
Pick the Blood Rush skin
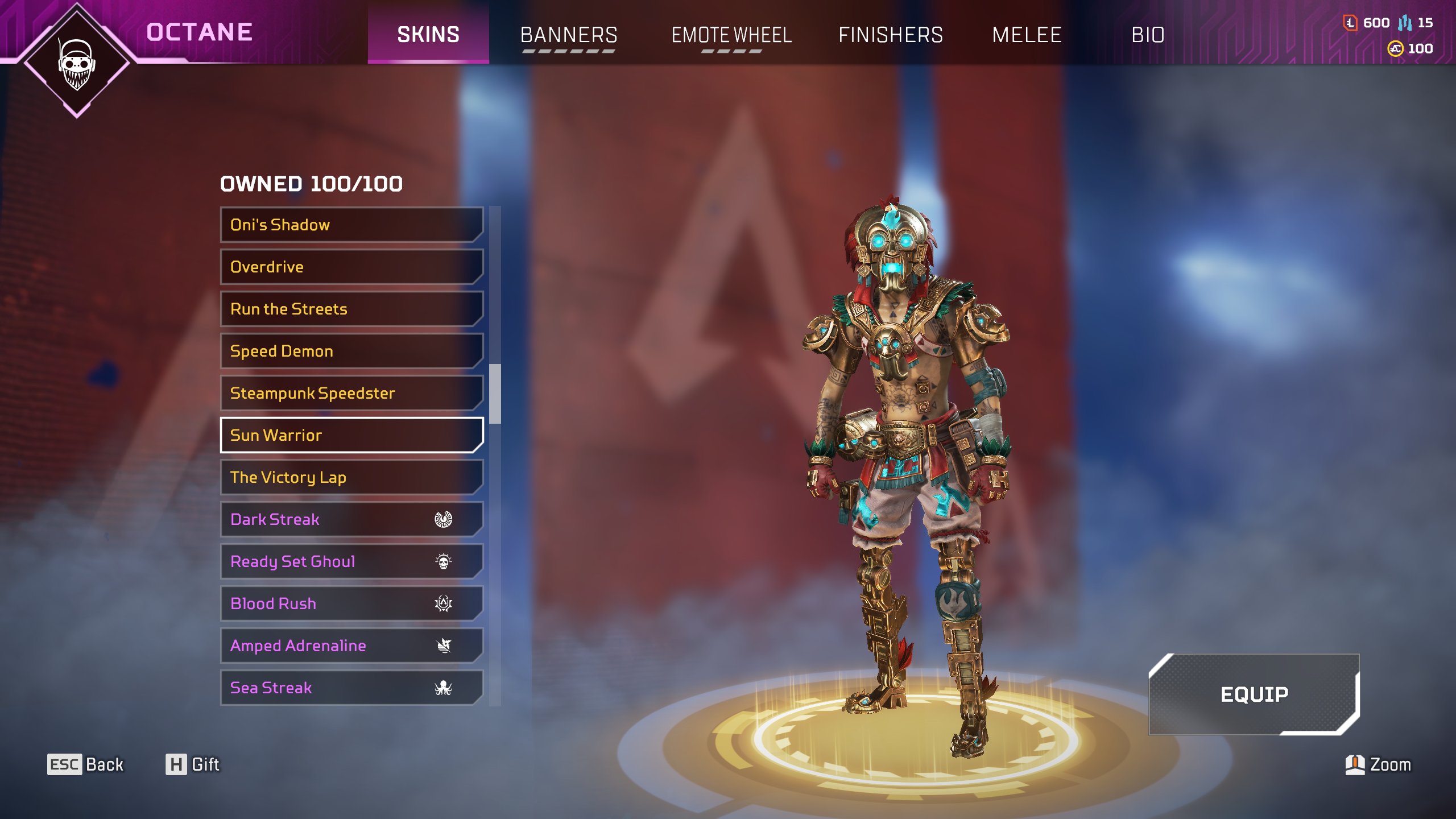pyautogui.click(x=351, y=603)
